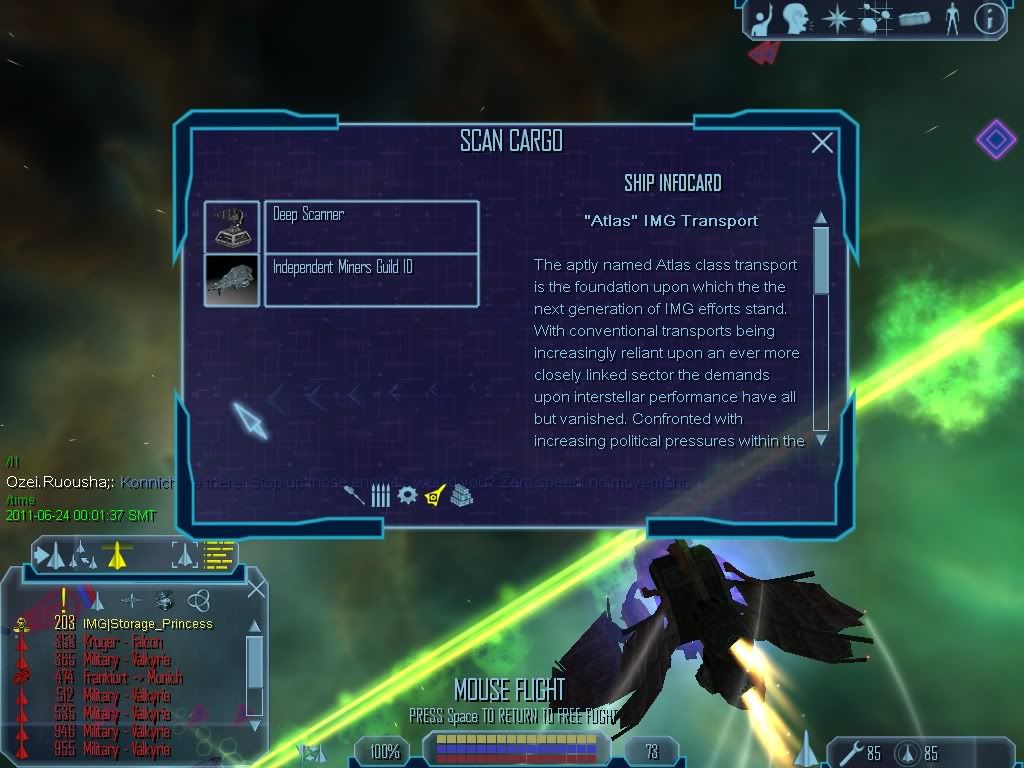The width and height of the screenshot is (1024, 768).
Task: Filter cargo by gear equipment icon
Action: point(407,495)
